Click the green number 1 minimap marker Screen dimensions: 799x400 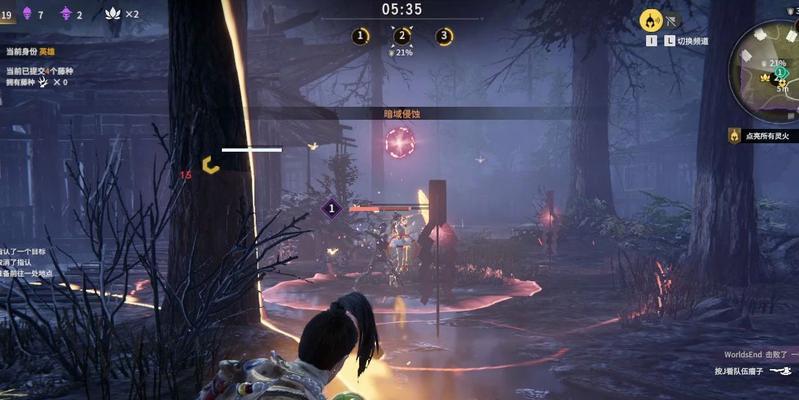(780, 73)
